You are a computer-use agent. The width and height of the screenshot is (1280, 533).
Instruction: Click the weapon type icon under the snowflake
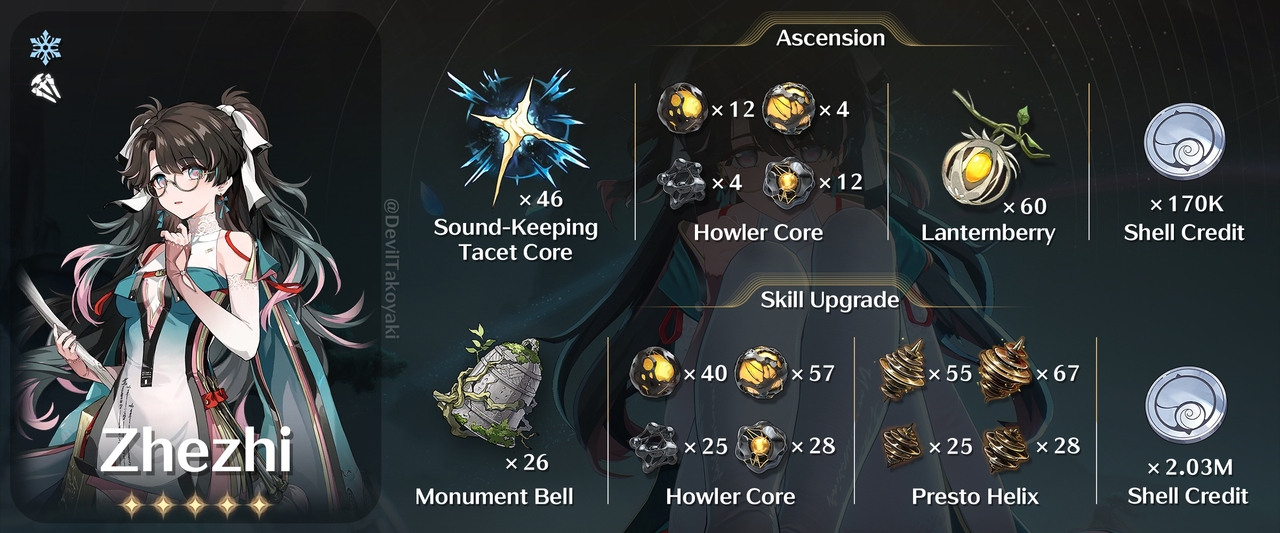(46, 84)
